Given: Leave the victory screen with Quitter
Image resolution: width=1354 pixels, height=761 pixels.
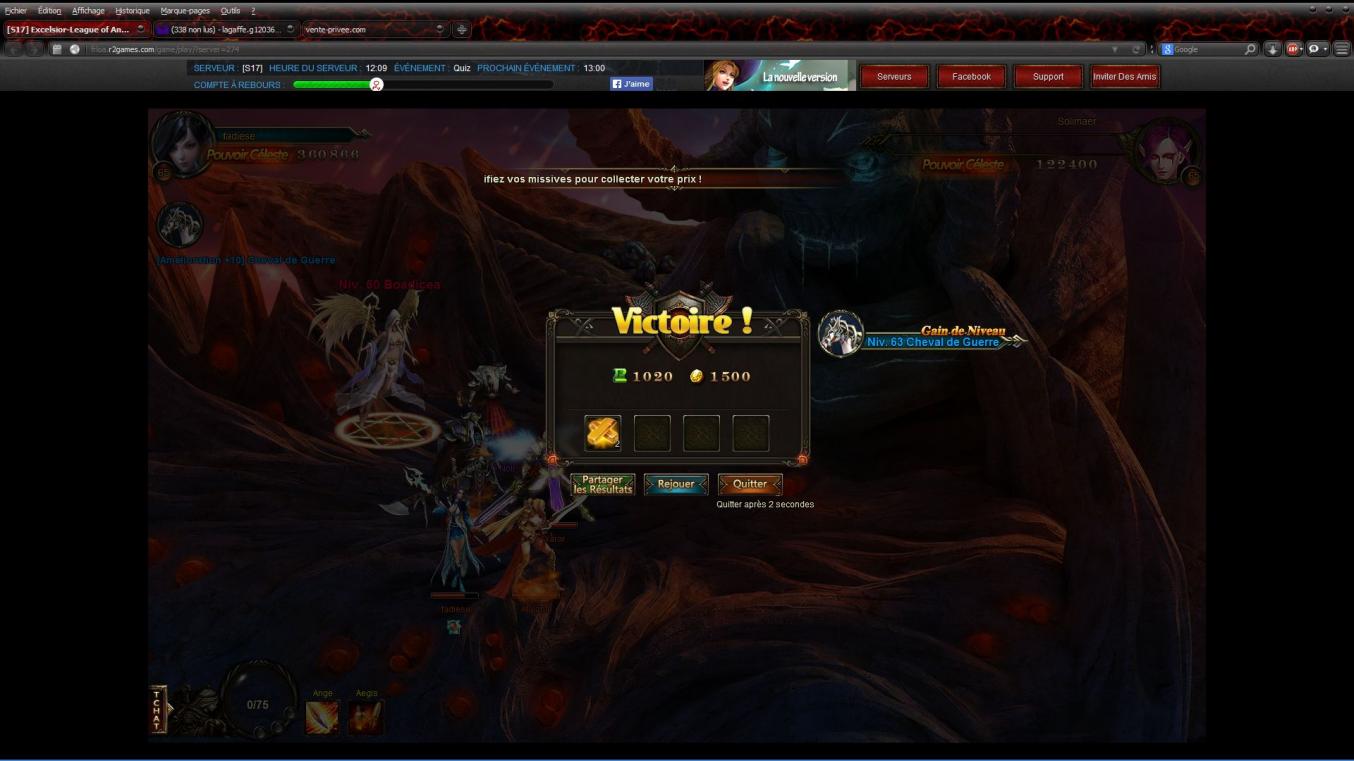Looking at the screenshot, I should point(750,484).
